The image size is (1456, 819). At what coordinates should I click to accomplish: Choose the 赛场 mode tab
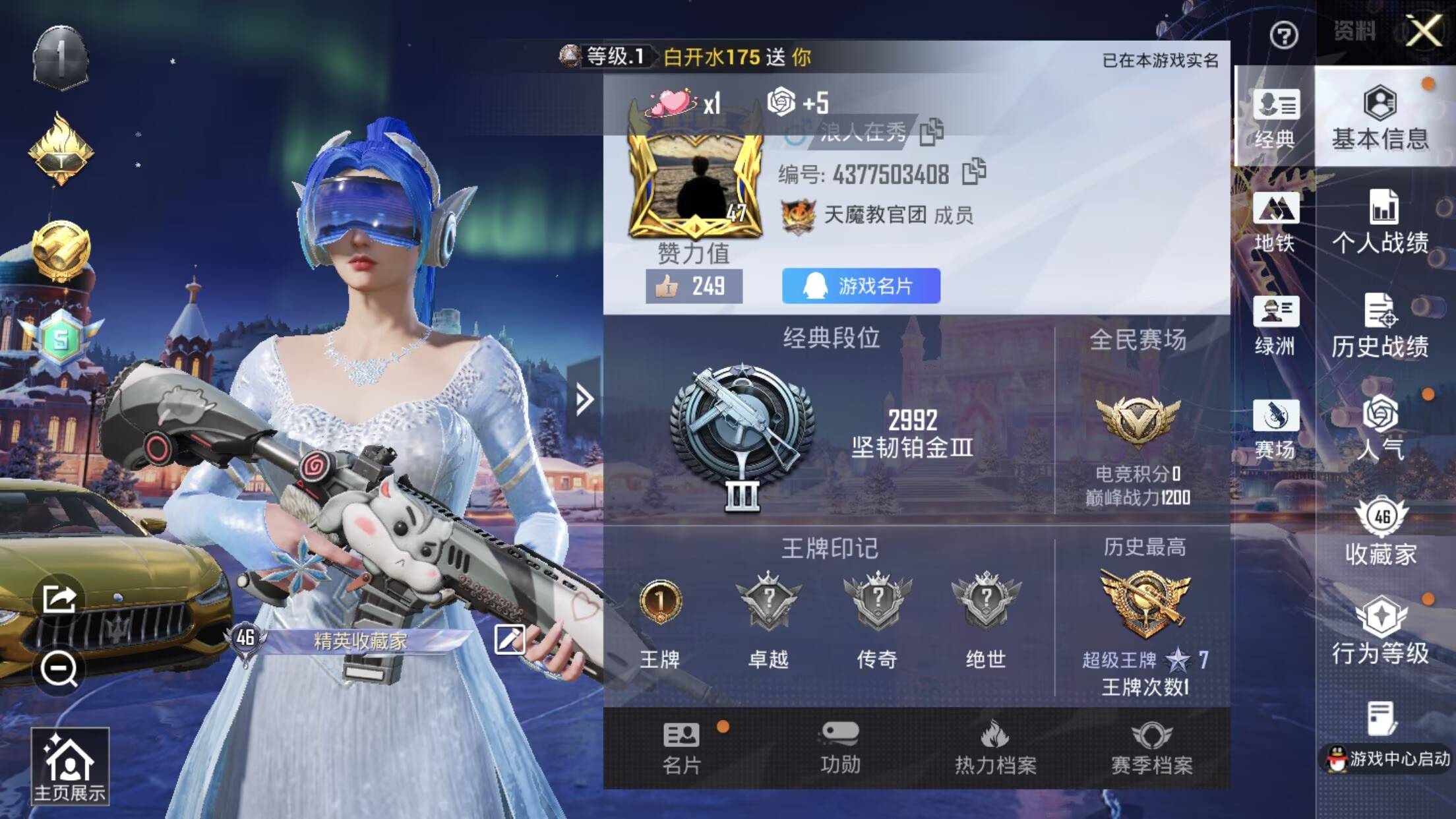click(x=1275, y=429)
